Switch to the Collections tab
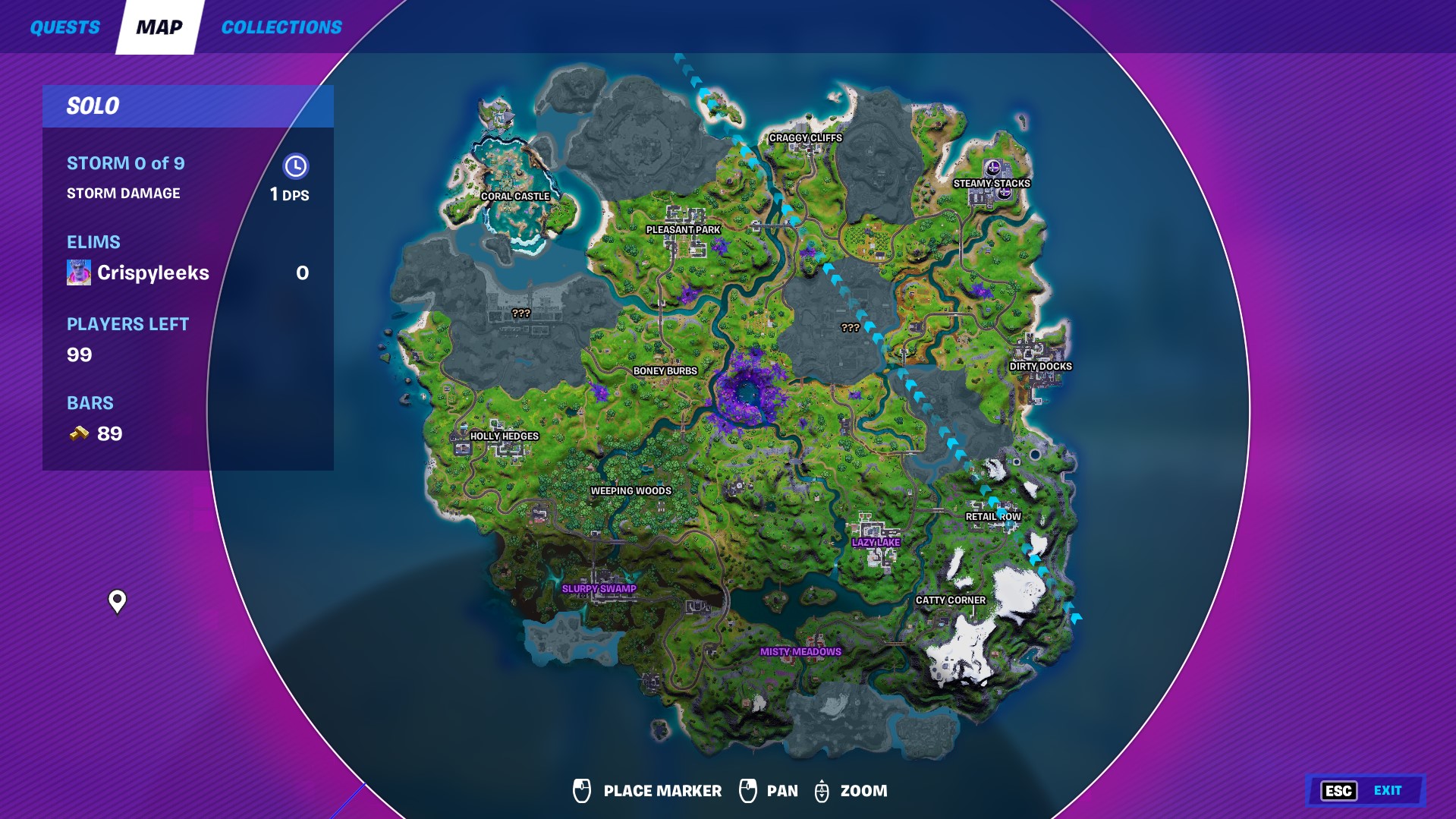Viewport: 1456px width, 819px height. point(281,28)
